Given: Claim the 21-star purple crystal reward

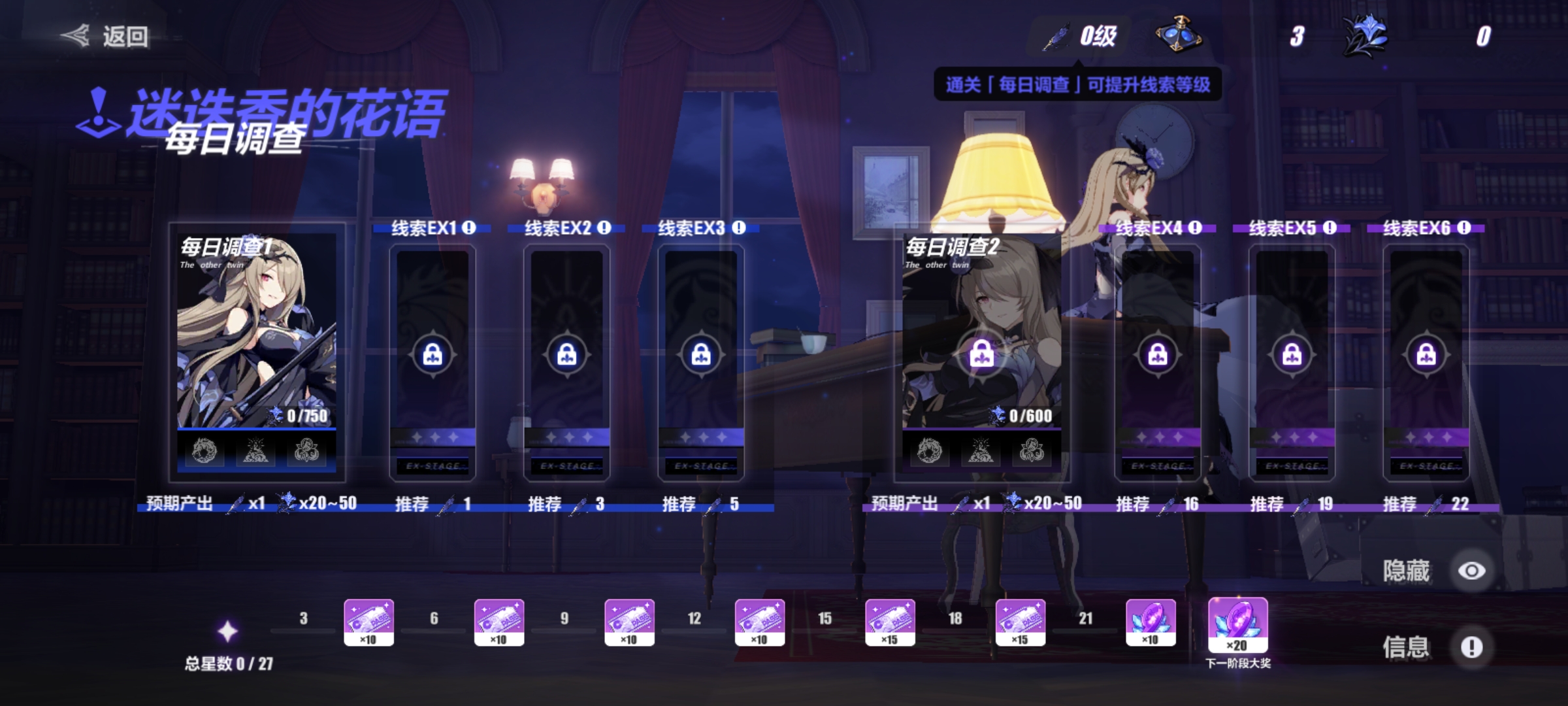Looking at the screenshot, I should [1151, 622].
